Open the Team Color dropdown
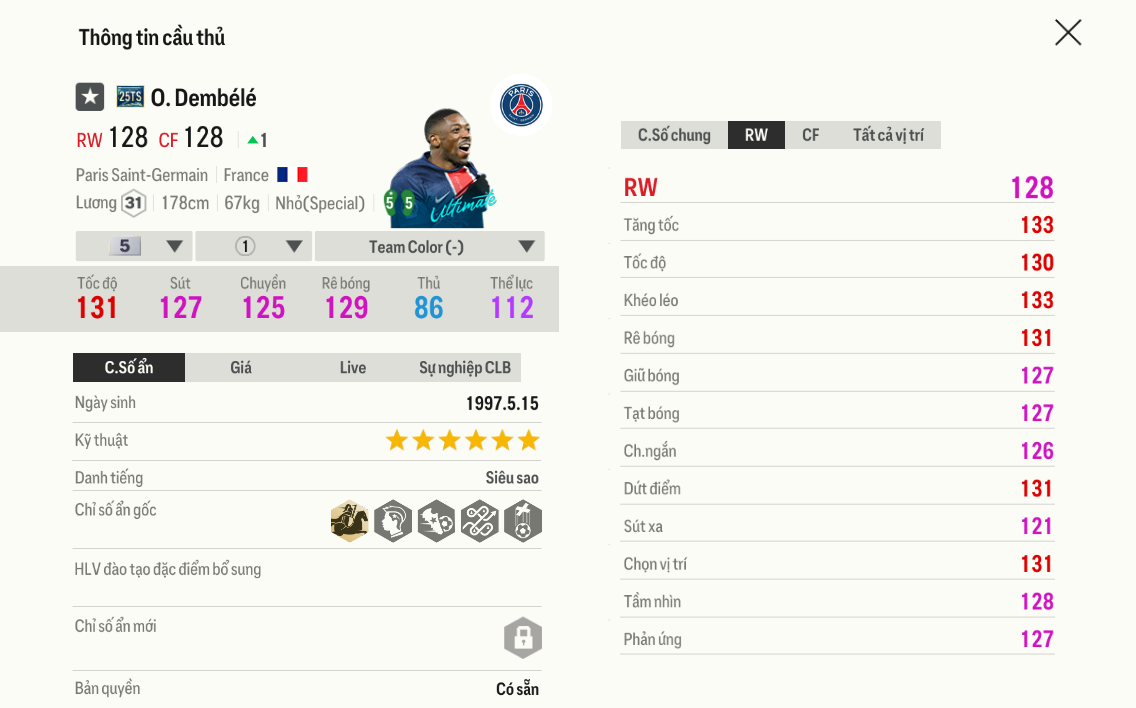The image size is (1136, 708). [x=429, y=247]
